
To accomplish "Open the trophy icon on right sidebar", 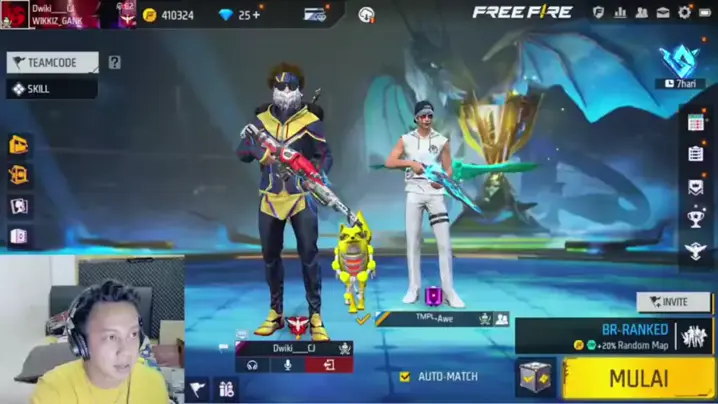I will pos(696,218).
